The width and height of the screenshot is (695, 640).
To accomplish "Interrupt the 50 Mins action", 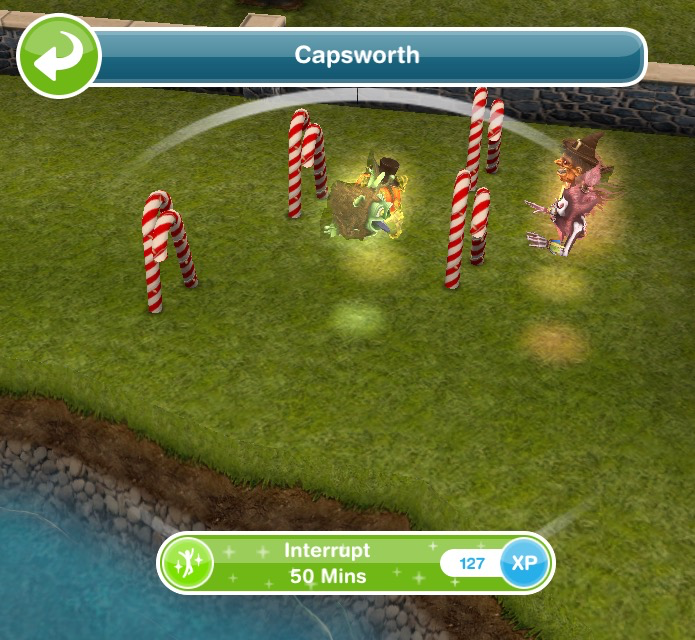I will coord(327,563).
